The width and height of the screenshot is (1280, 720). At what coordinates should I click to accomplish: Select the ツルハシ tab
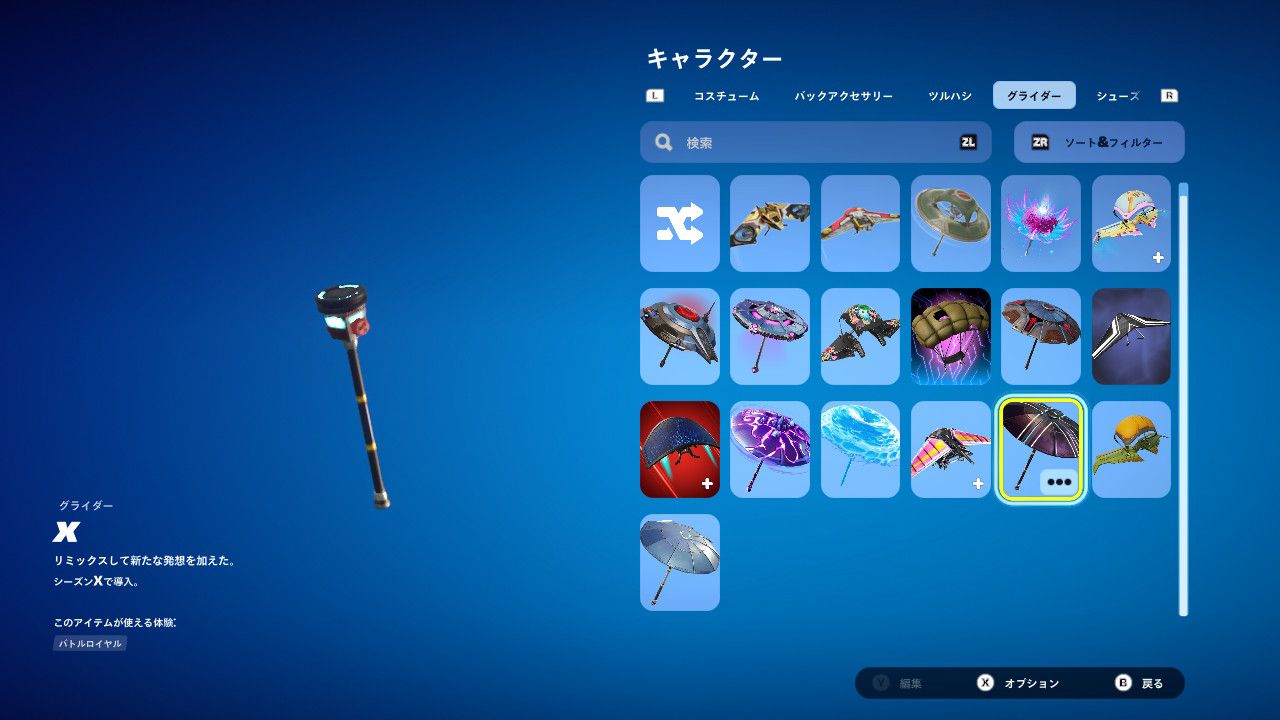pos(949,96)
